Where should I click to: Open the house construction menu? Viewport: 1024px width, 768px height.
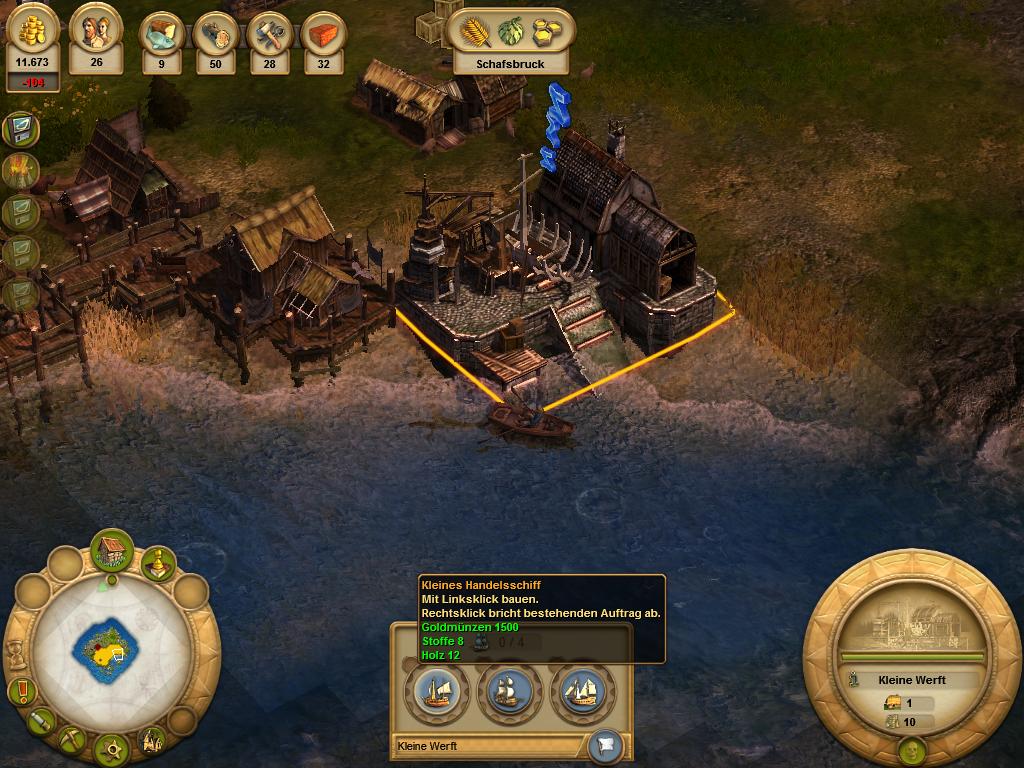click(112, 551)
